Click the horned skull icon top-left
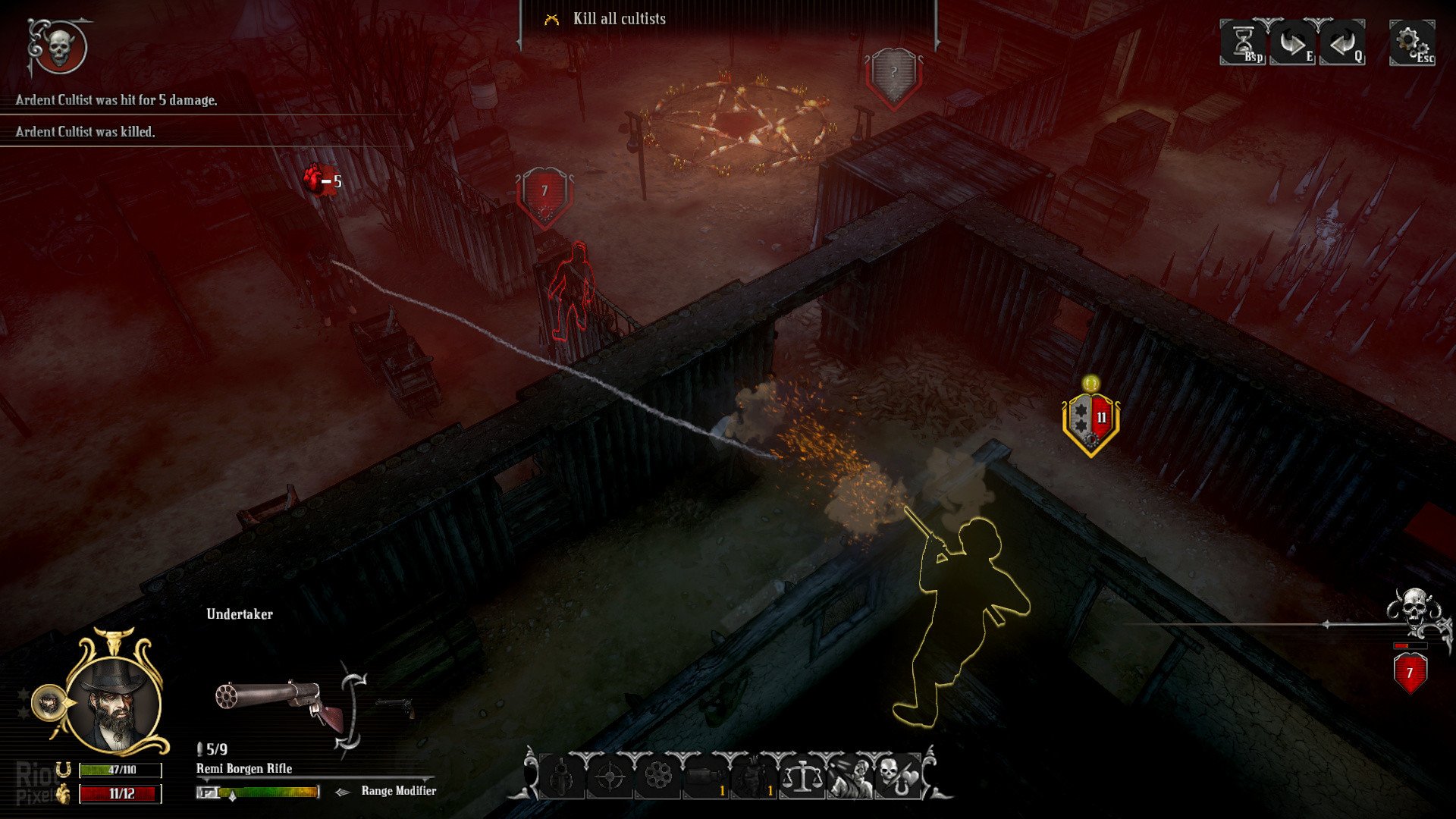 (58, 47)
